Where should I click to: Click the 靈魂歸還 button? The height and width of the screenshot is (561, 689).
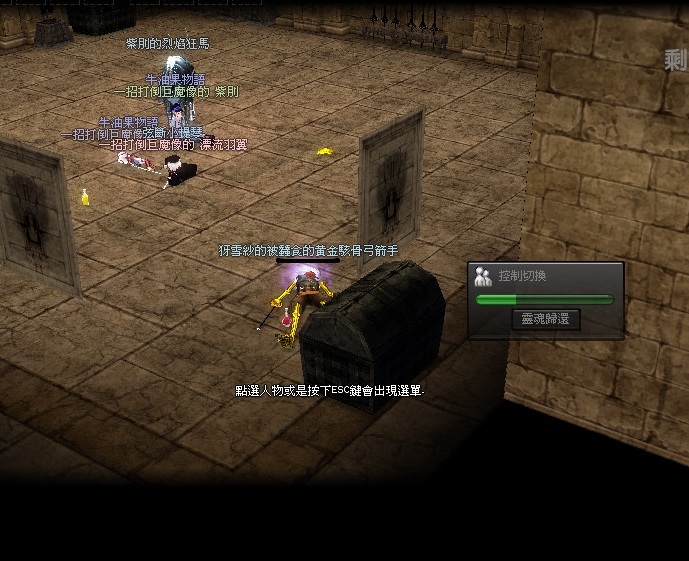[x=546, y=320]
